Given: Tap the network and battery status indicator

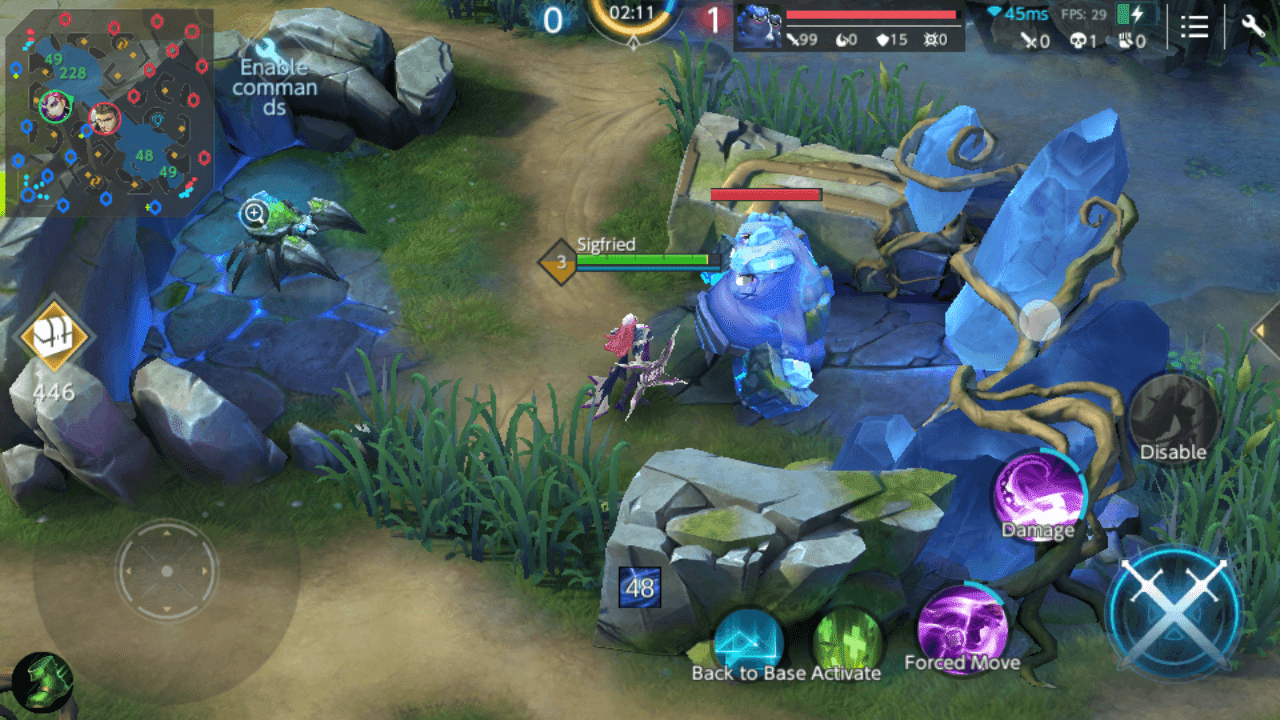Looking at the screenshot, I should tap(1135, 14).
